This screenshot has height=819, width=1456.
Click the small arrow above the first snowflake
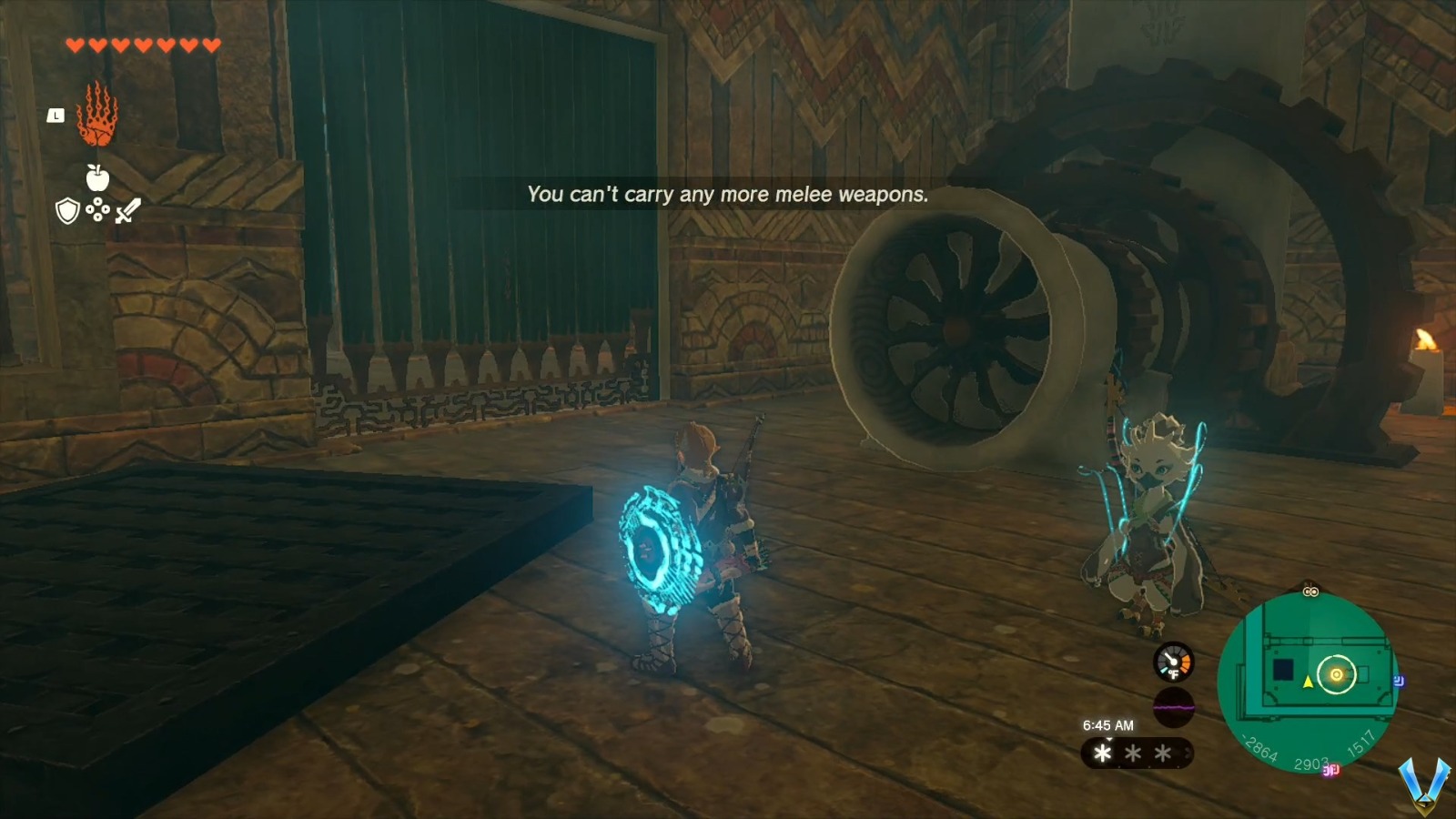tap(1108, 739)
